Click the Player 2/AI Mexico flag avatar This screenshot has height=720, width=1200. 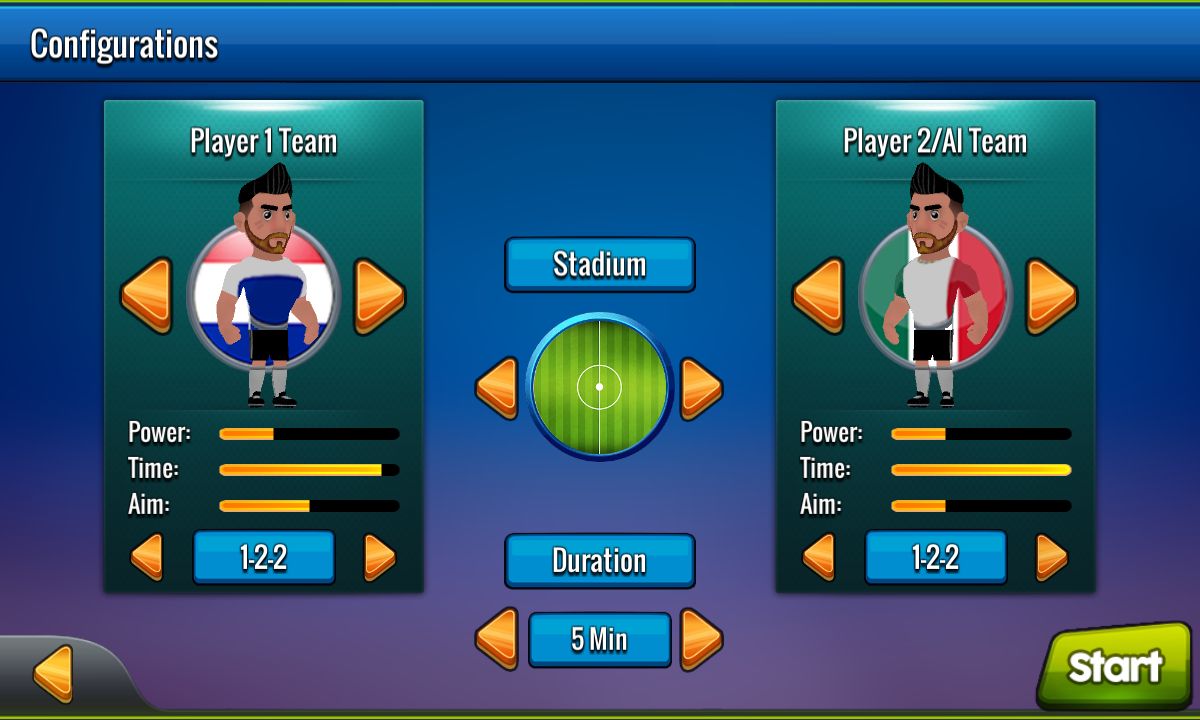pyautogui.click(x=935, y=297)
